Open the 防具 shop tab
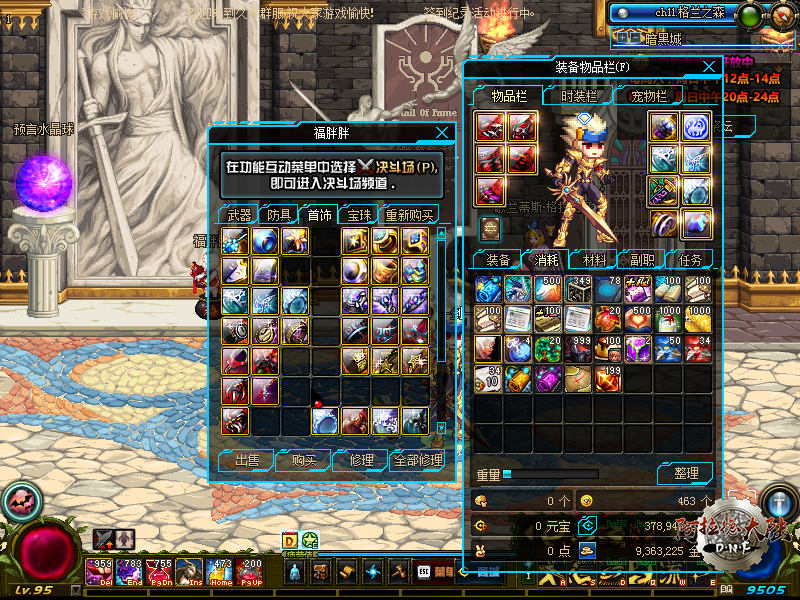This screenshot has height=600, width=800. [x=279, y=215]
